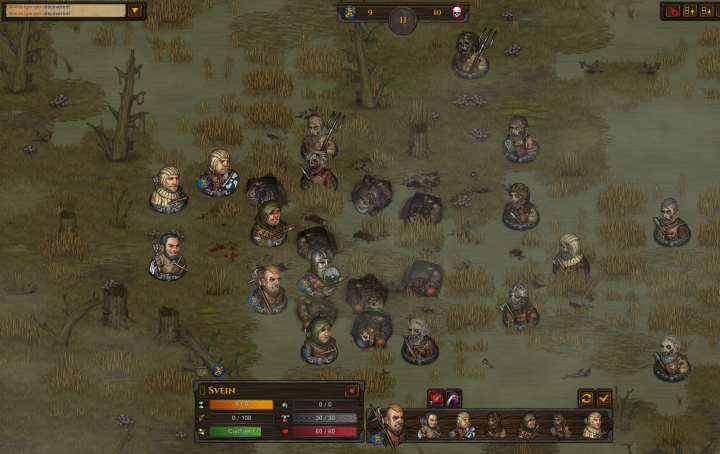
Task: Toggle Svein's stats panel button
Action: click(351, 391)
